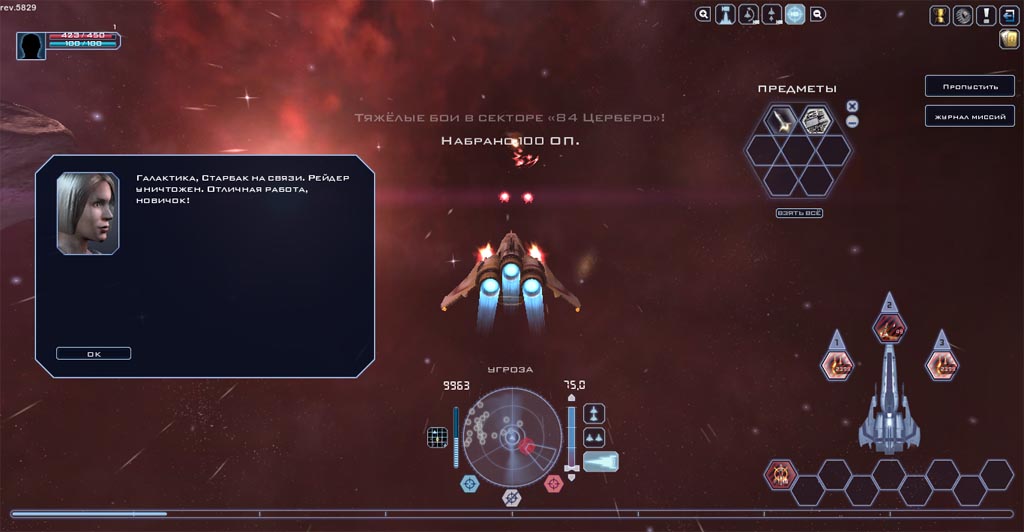The image size is (1024, 532).
Task: Click the player avatar portrait
Action: pos(31,45)
